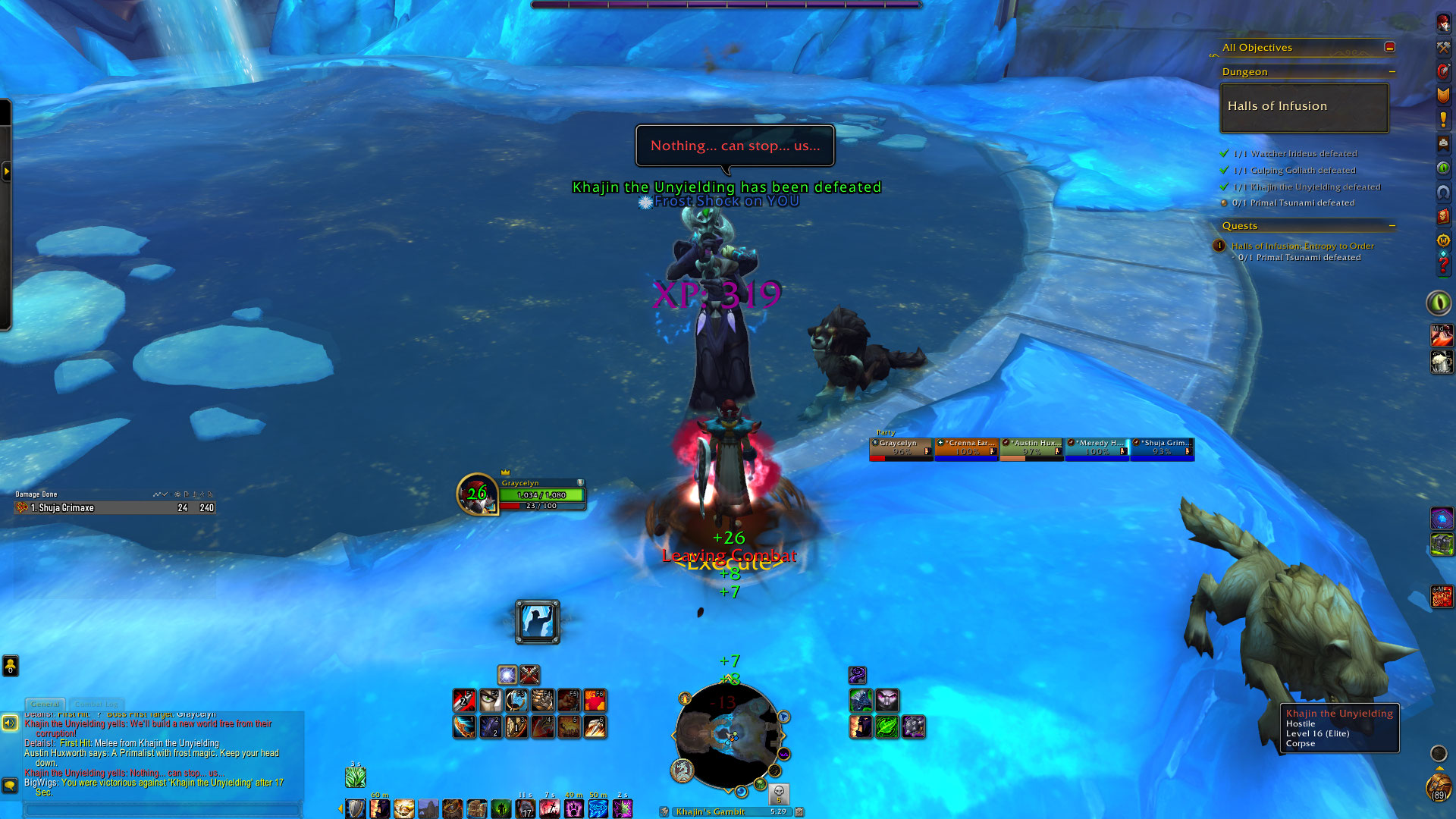Click the circular dungeon minimap
This screenshot has width=1456, height=819.
coord(728,734)
